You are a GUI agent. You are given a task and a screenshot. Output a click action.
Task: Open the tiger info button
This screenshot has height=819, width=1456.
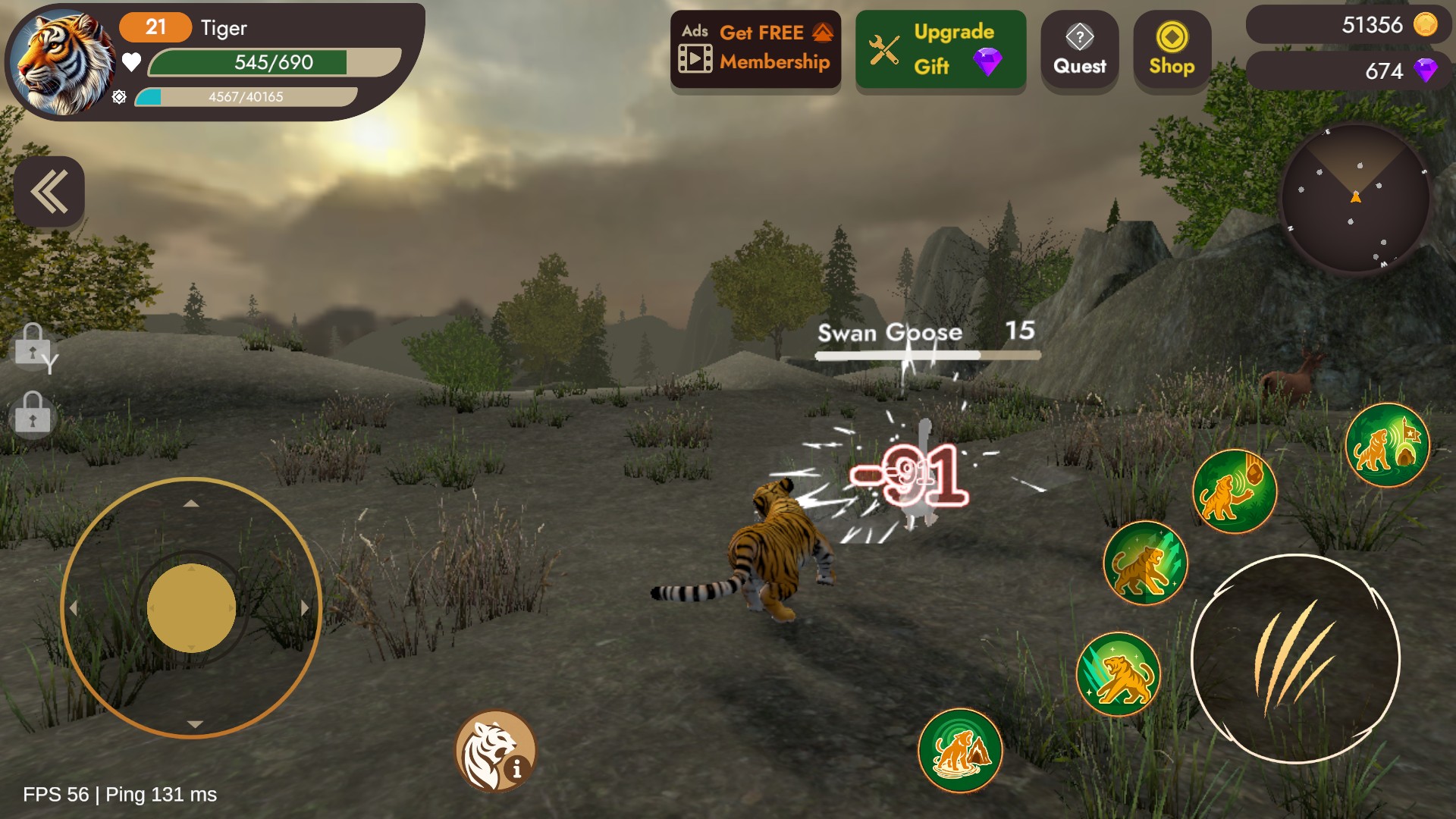(x=496, y=751)
